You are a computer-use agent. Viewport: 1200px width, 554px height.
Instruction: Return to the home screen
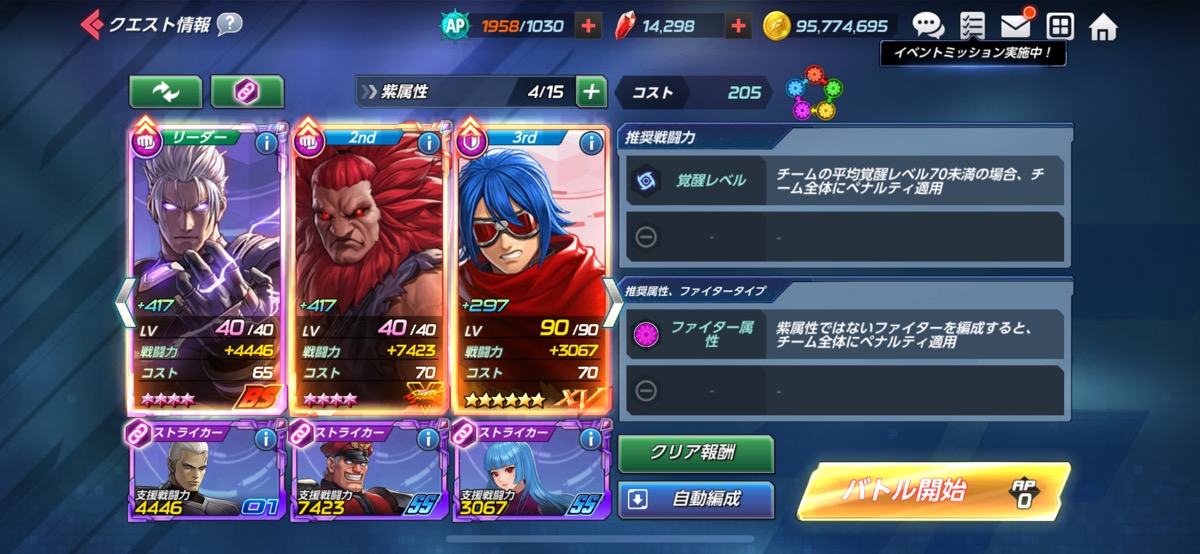tap(1103, 26)
